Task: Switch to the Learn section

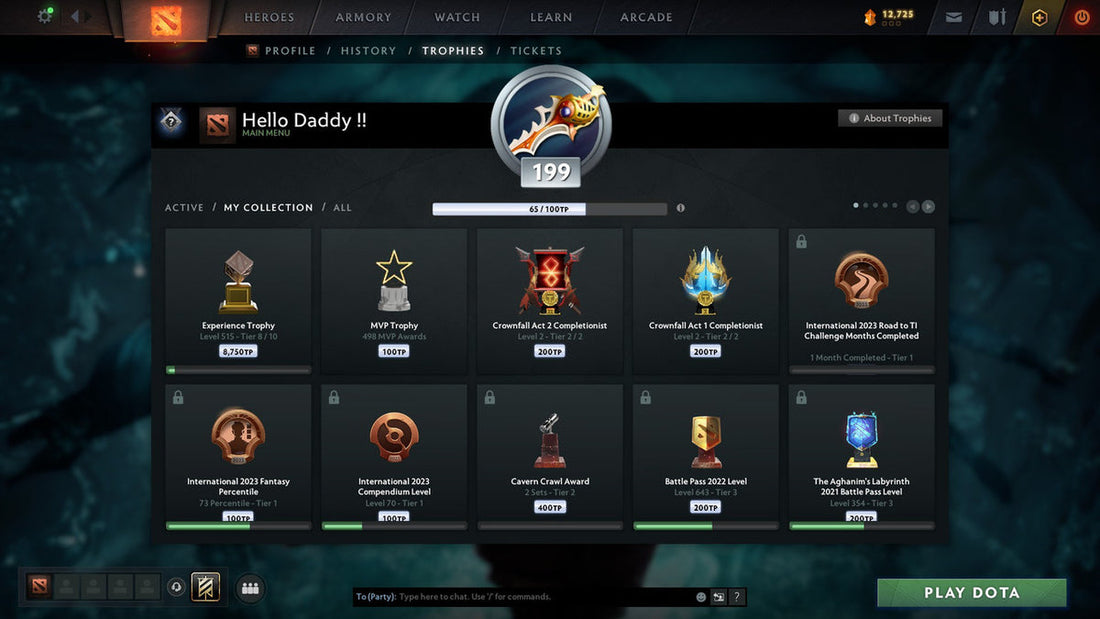Action: 551,17
